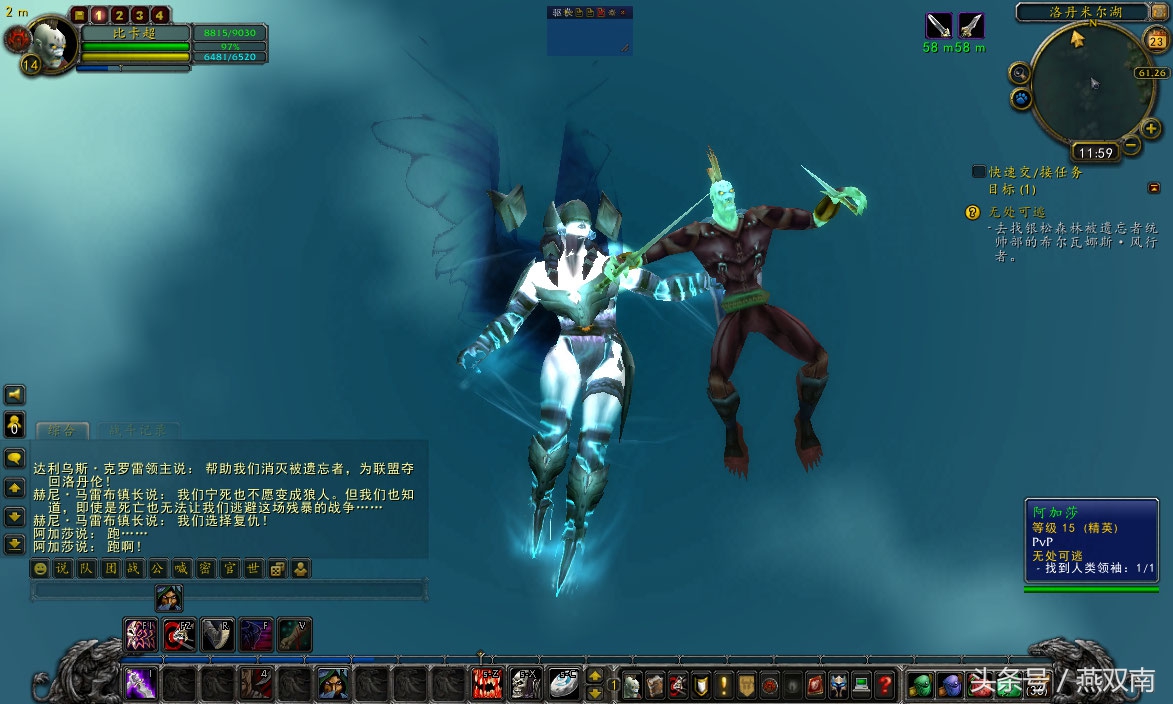Viewport: 1173px width, 704px height.
Task: Collapse the objectives tracker with the red button
Action: [x=1154, y=188]
